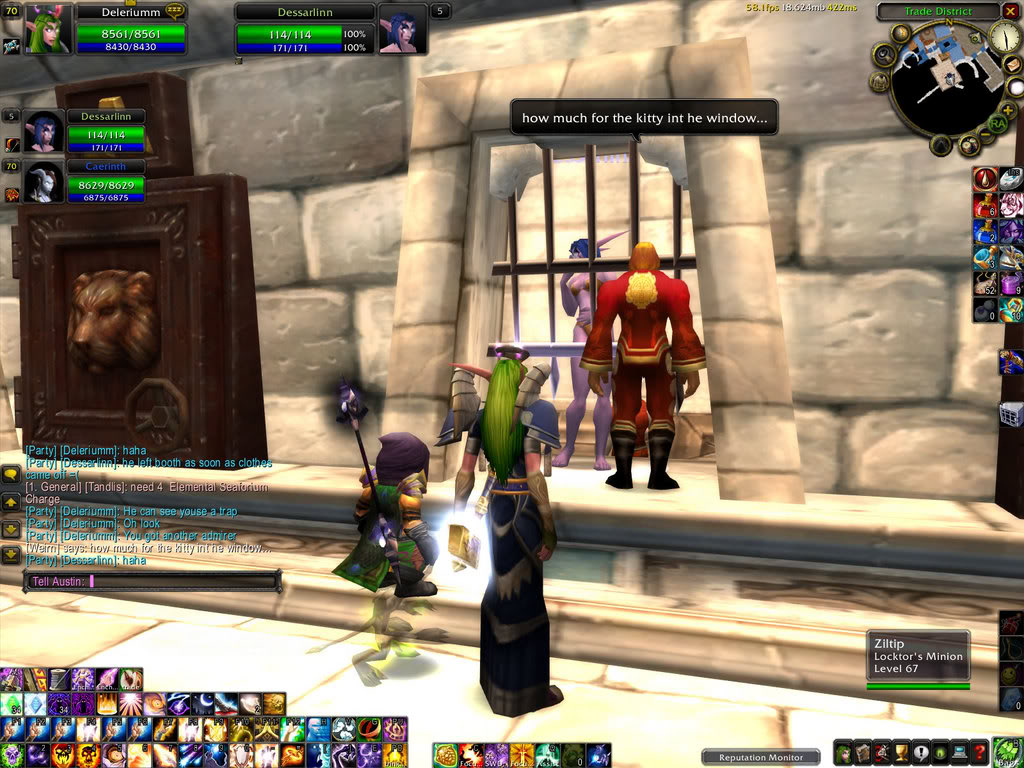Open the spellbook micro button

pos(863,753)
